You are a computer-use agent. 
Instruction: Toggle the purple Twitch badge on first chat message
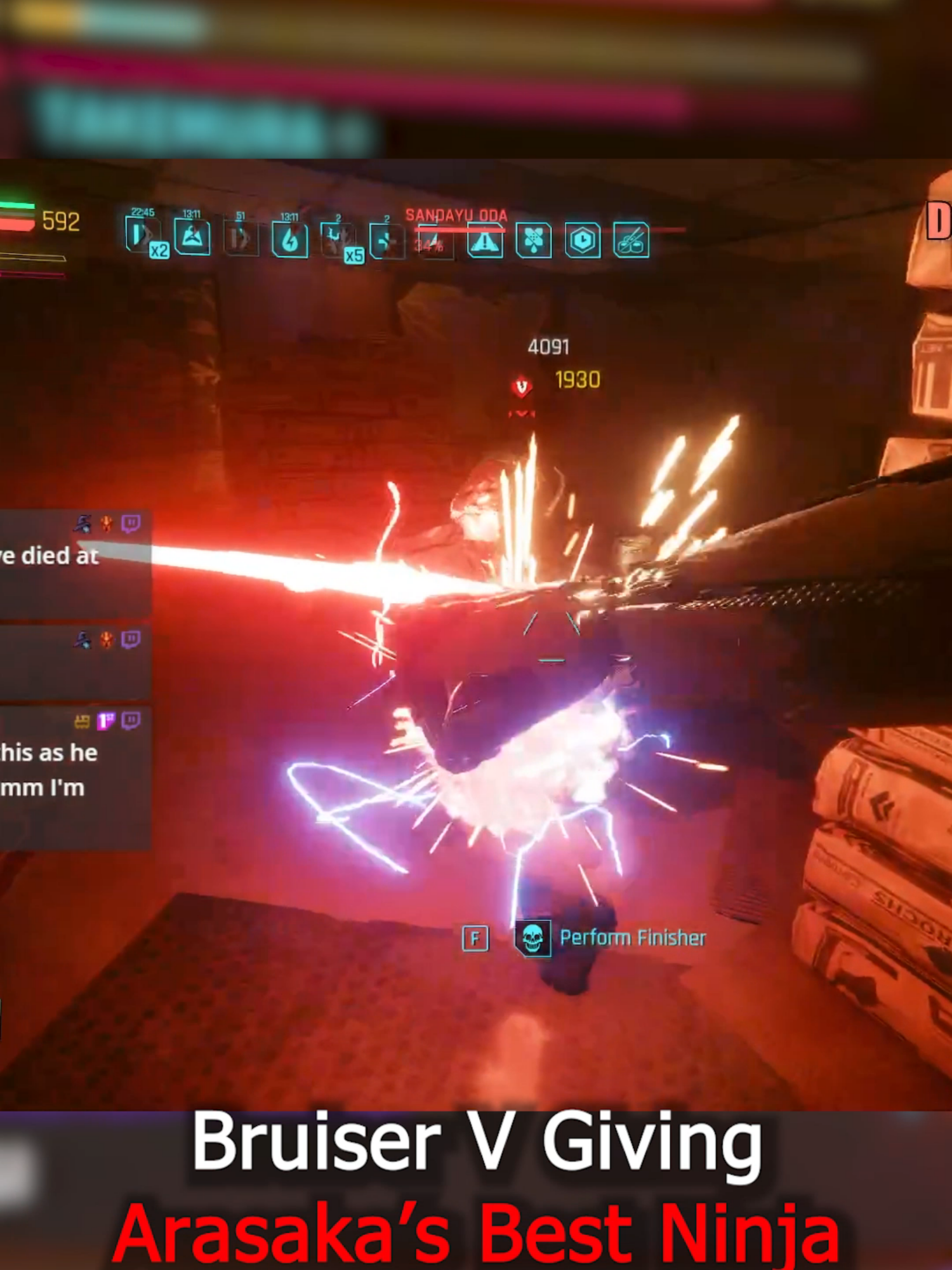tap(132, 524)
